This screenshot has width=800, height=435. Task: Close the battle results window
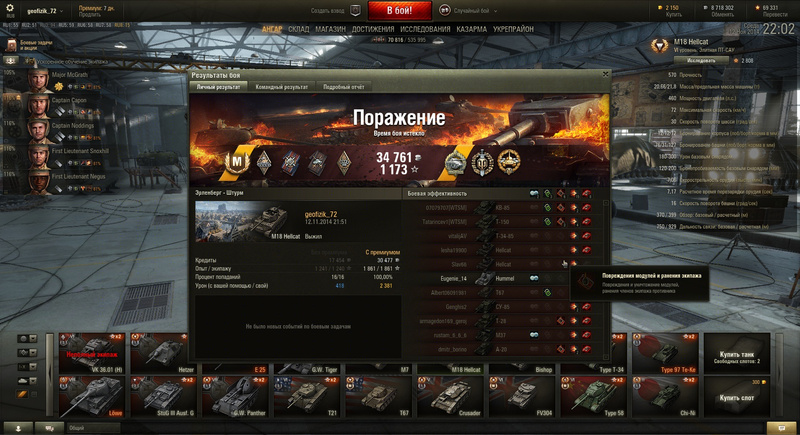coord(605,74)
